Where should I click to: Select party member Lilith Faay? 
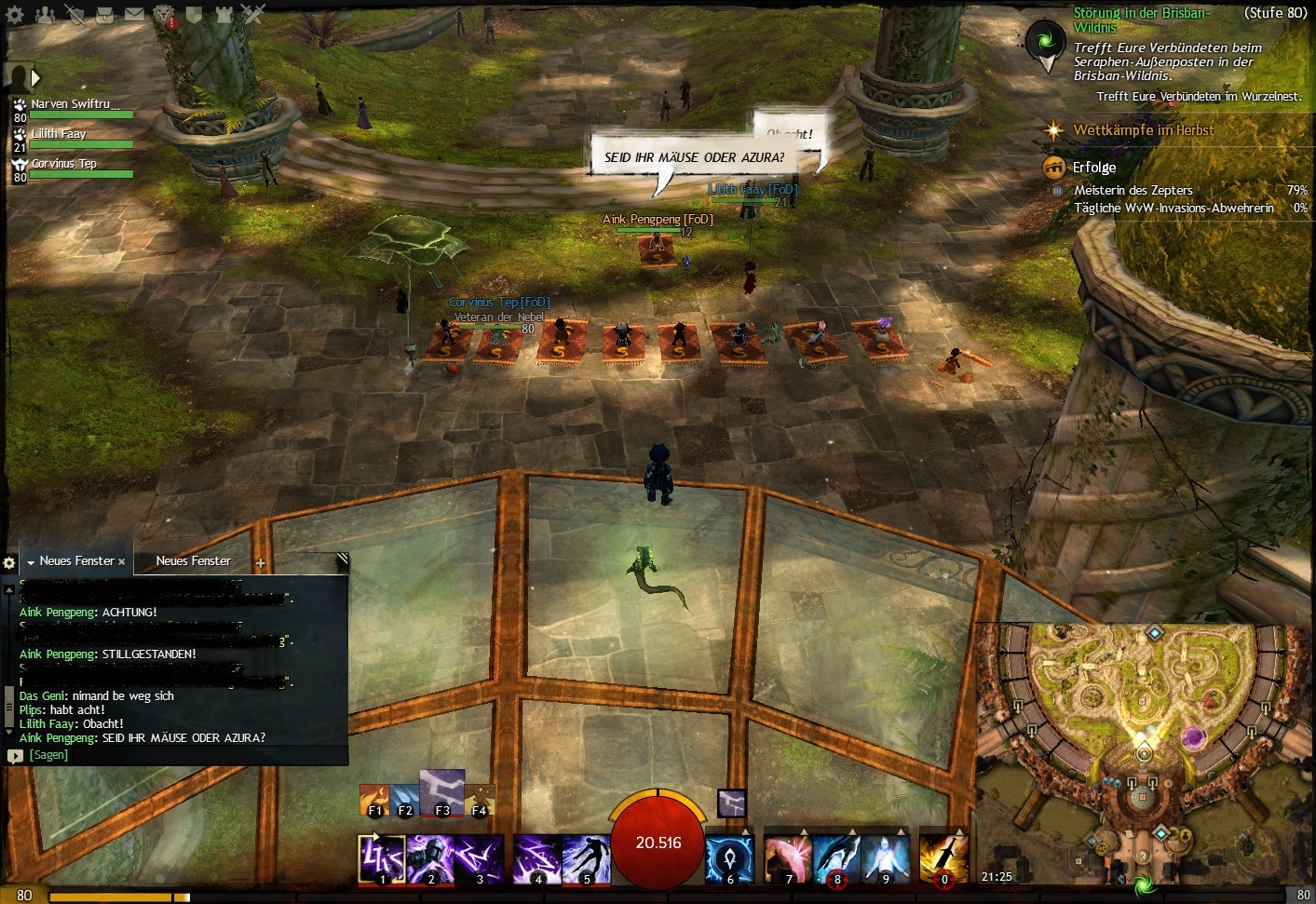[x=59, y=135]
